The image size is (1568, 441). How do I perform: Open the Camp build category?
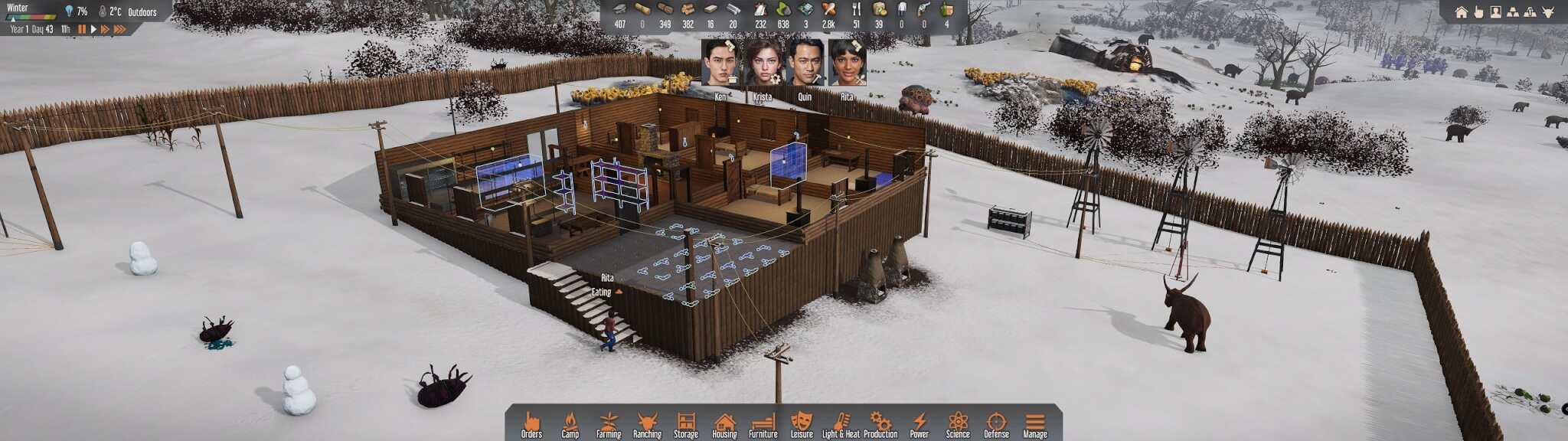pos(570,424)
